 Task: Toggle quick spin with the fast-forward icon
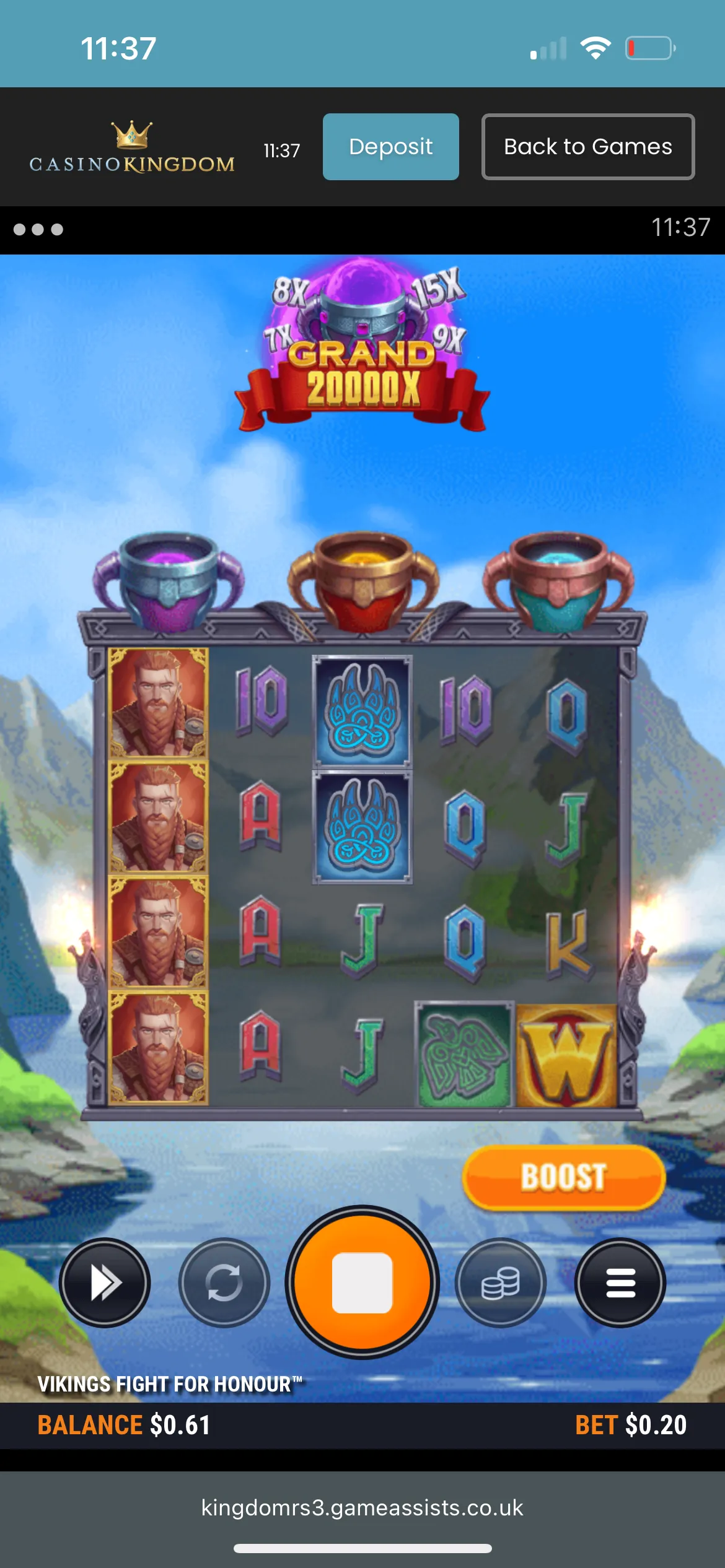point(105,1283)
